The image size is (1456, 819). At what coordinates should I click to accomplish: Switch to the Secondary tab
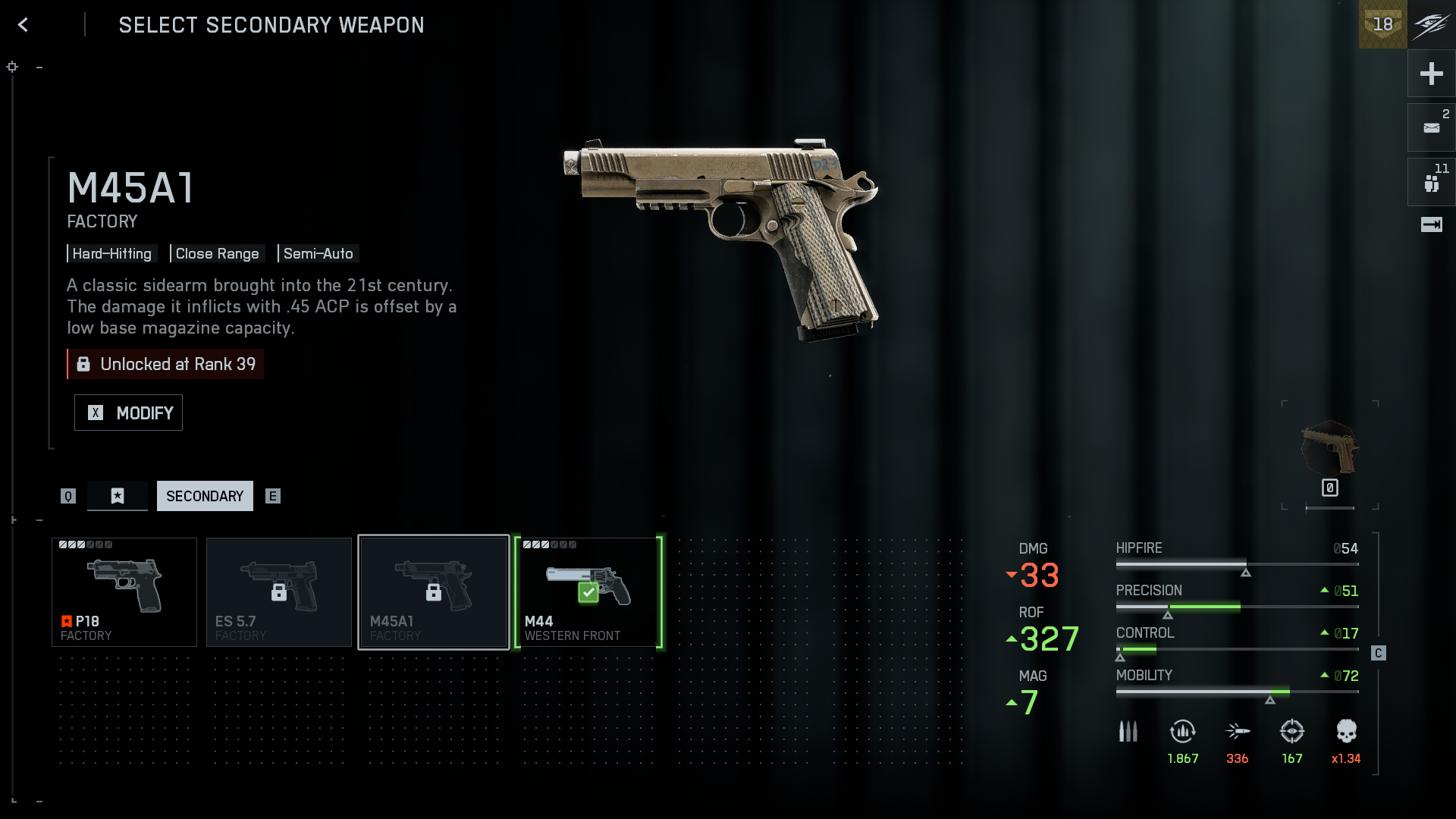coord(205,496)
